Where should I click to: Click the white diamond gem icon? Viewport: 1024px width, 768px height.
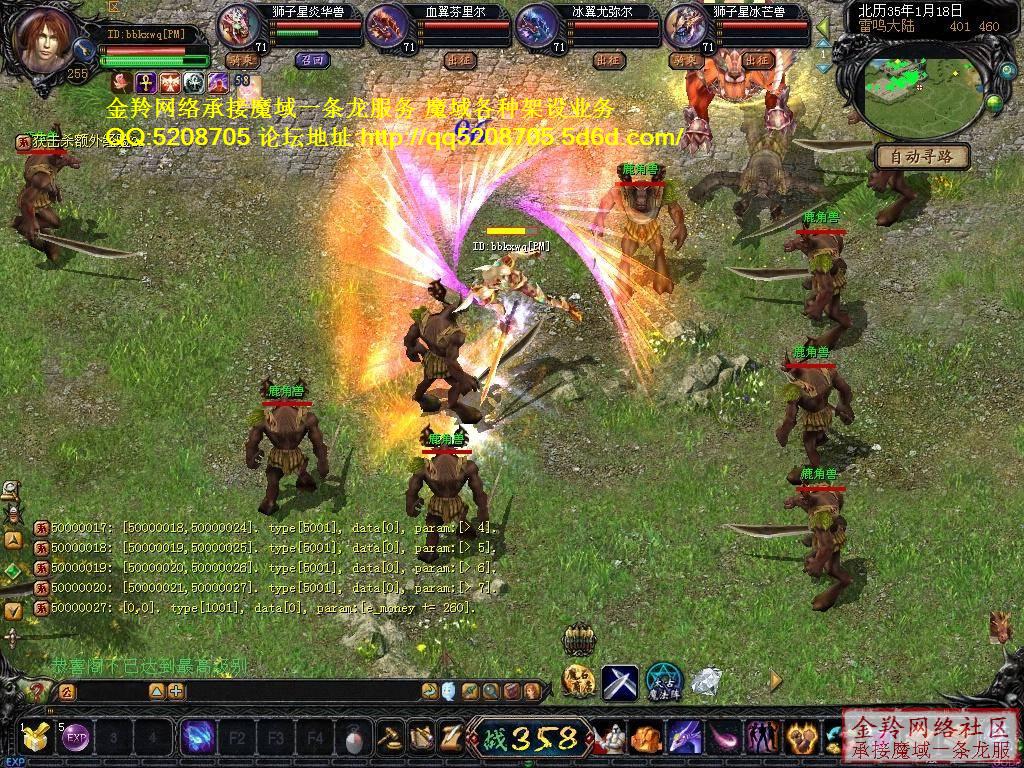707,682
